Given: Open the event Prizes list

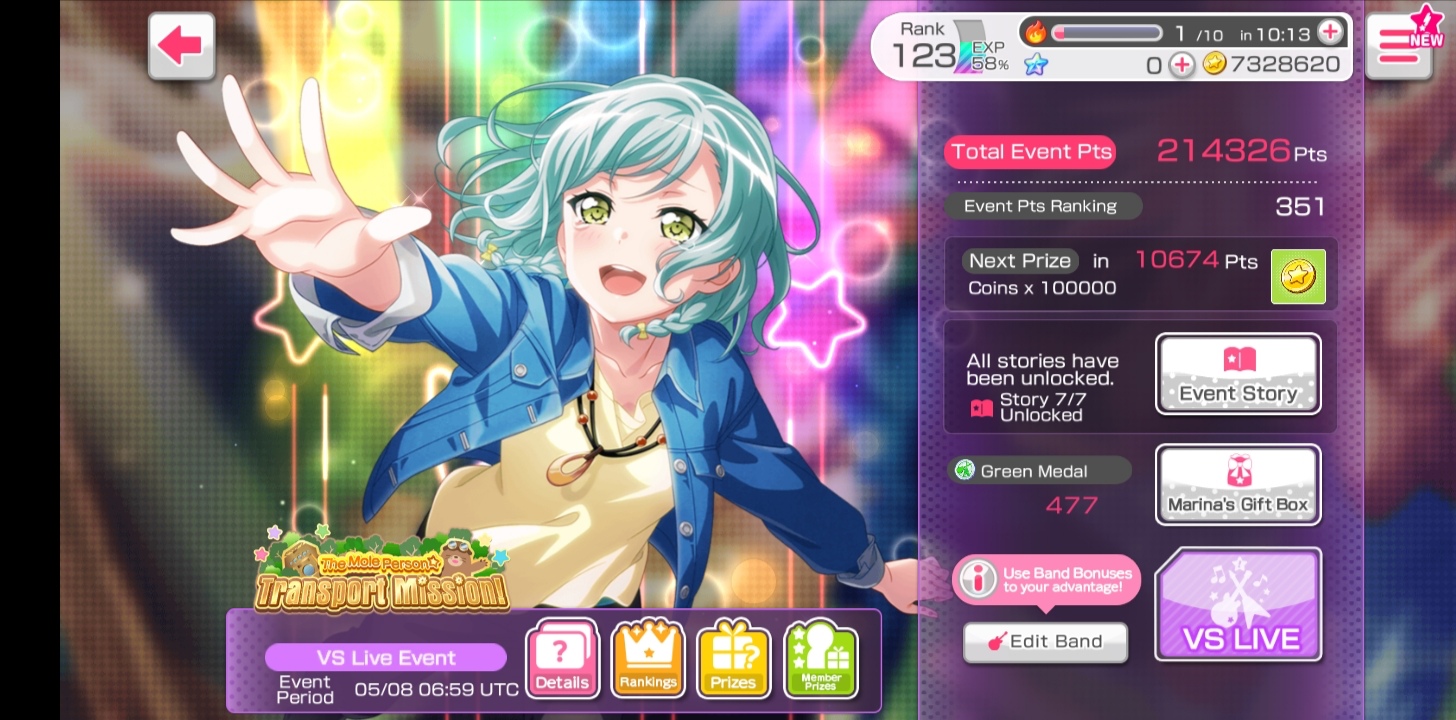Looking at the screenshot, I should point(733,658).
